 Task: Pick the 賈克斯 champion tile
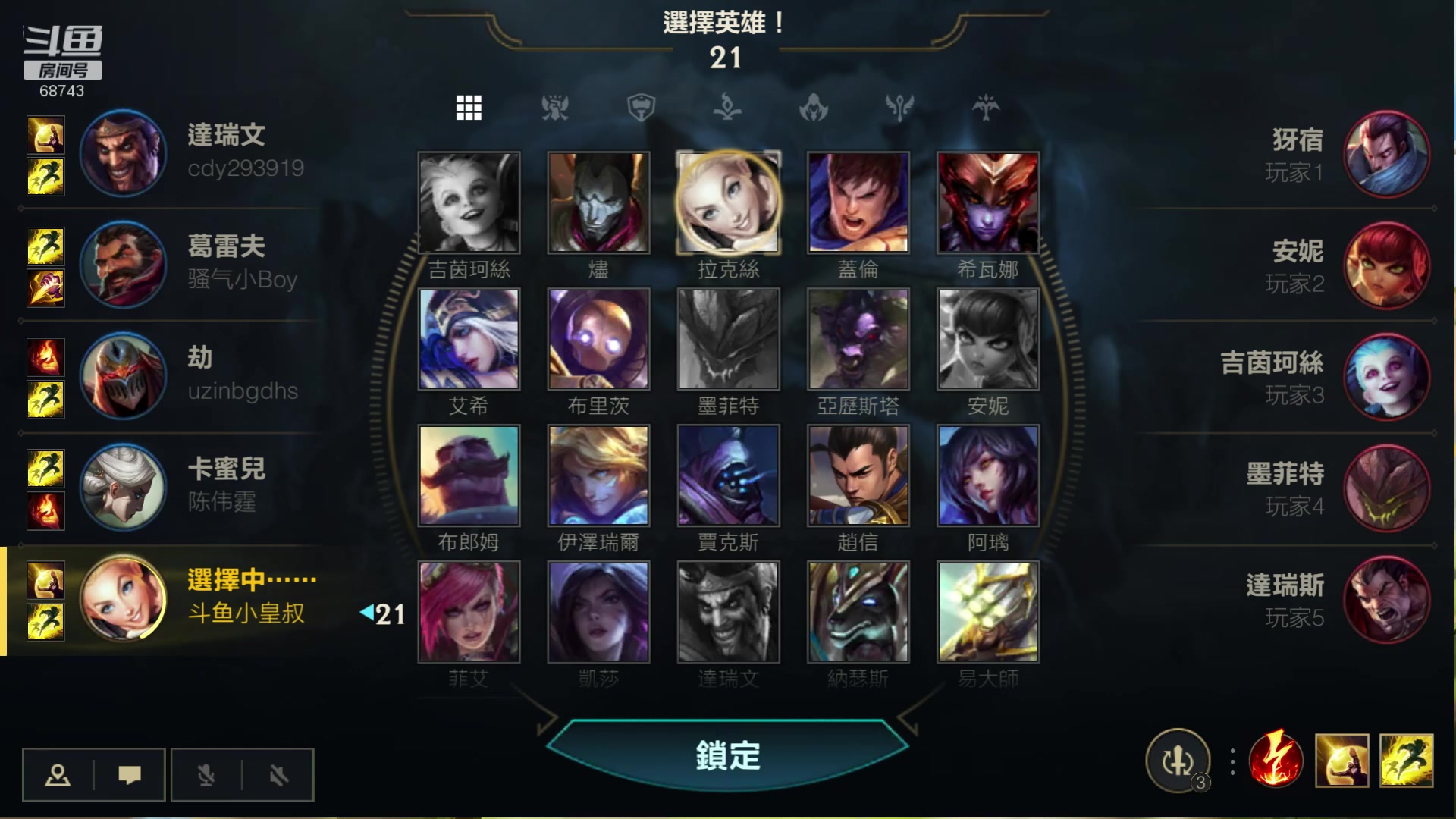click(x=728, y=475)
